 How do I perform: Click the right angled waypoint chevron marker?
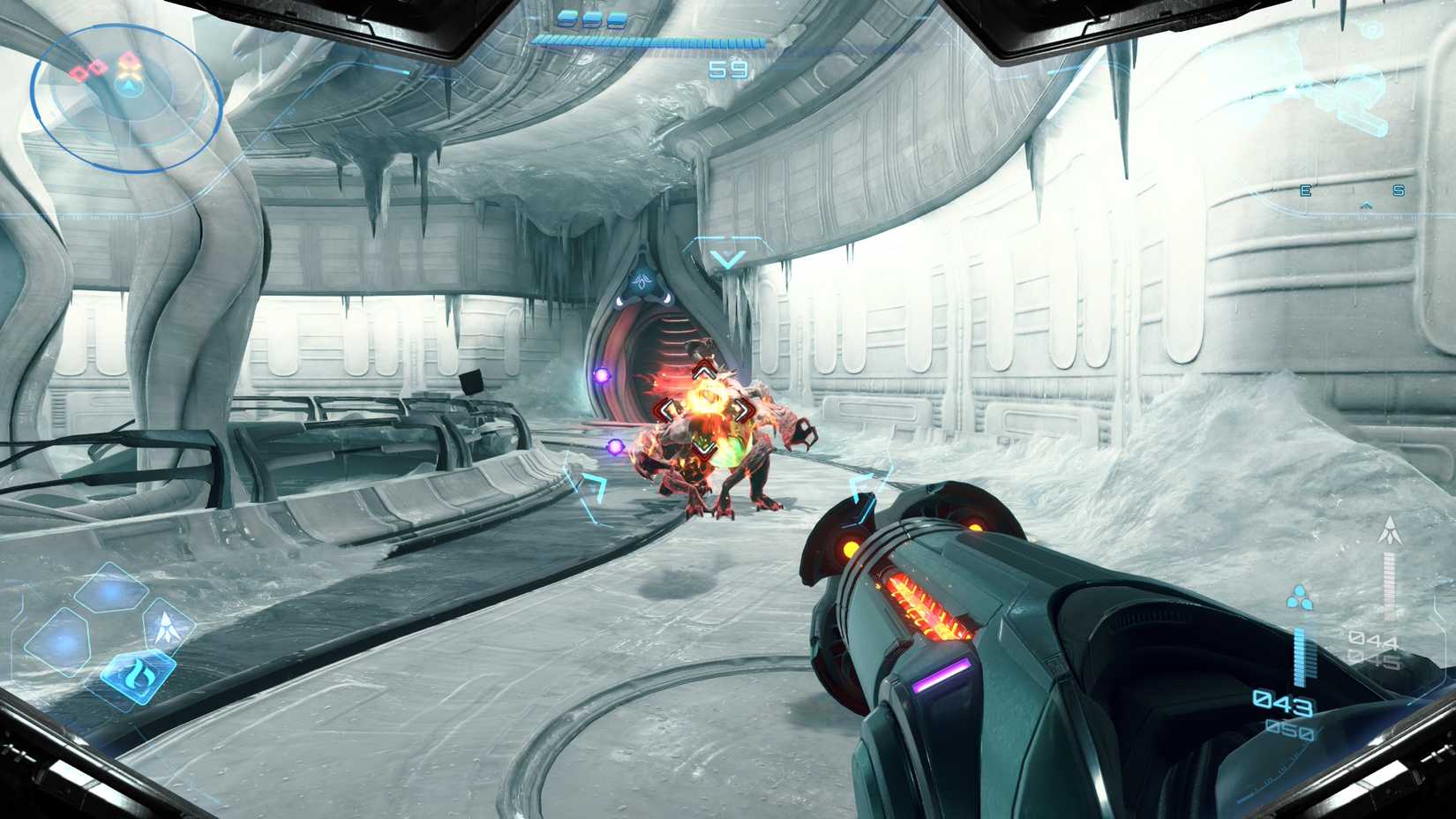[859, 485]
